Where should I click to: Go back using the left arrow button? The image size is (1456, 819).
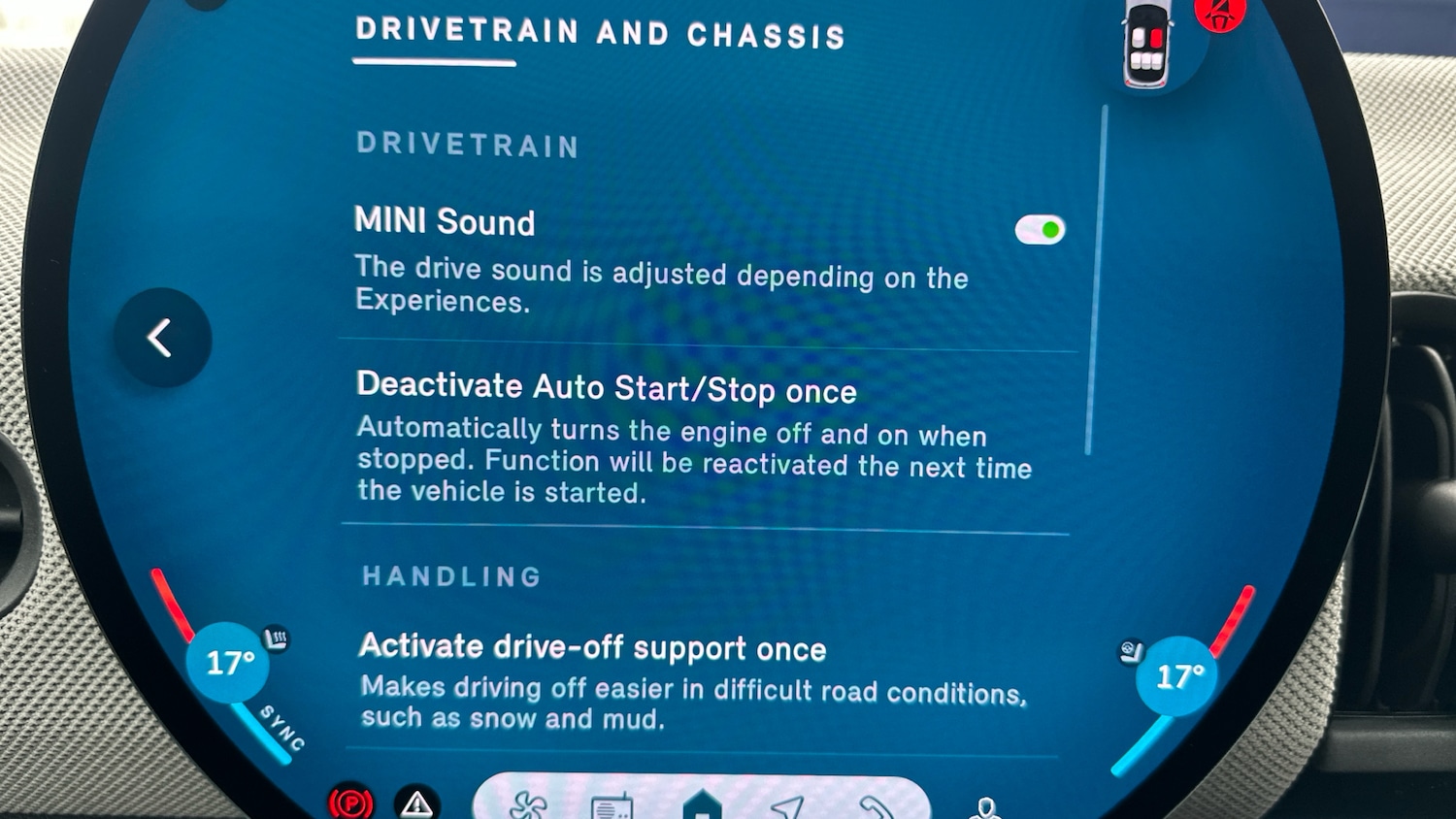tap(161, 338)
